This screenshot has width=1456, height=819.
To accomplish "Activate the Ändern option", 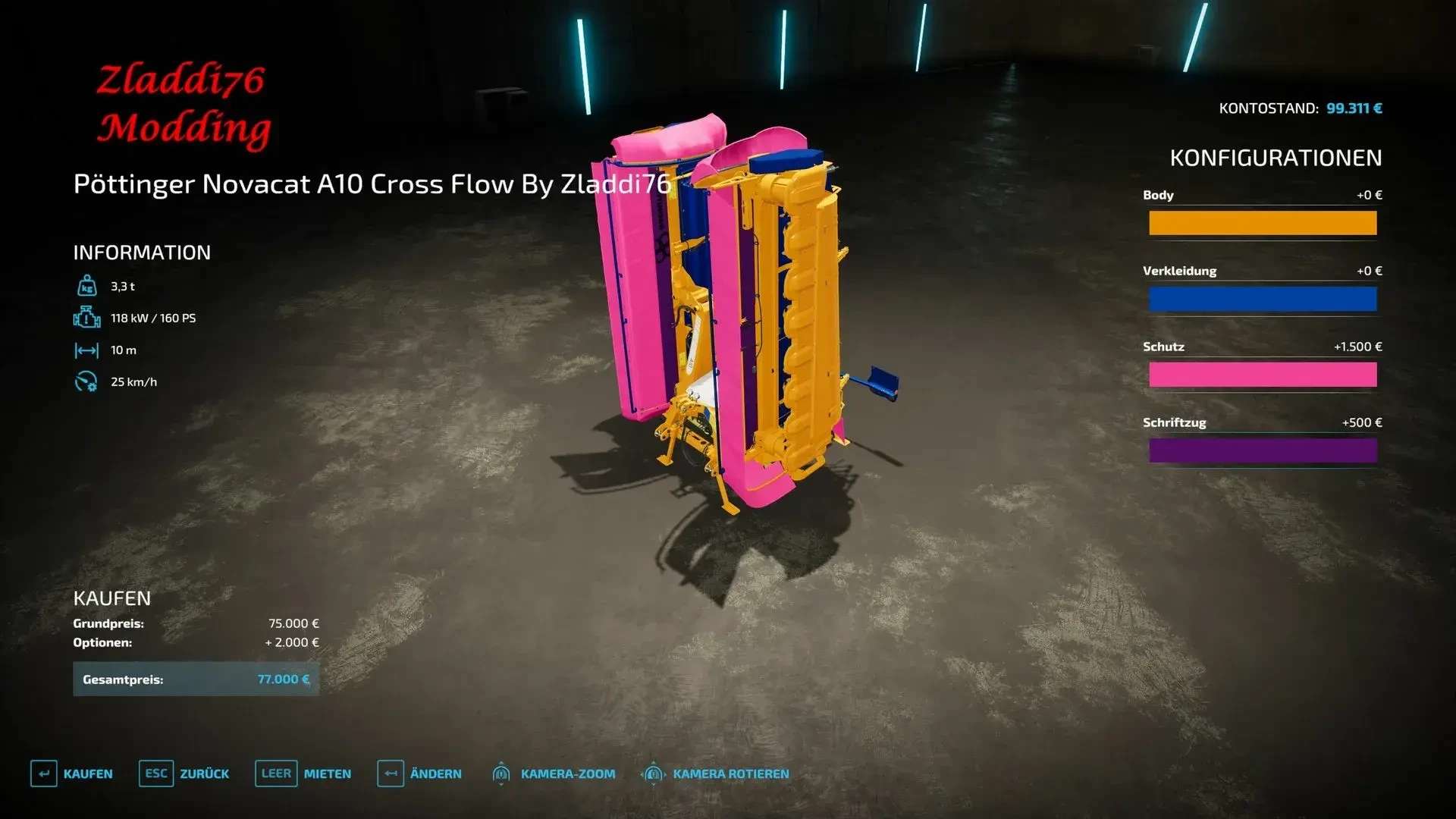I will click(x=419, y=773).
